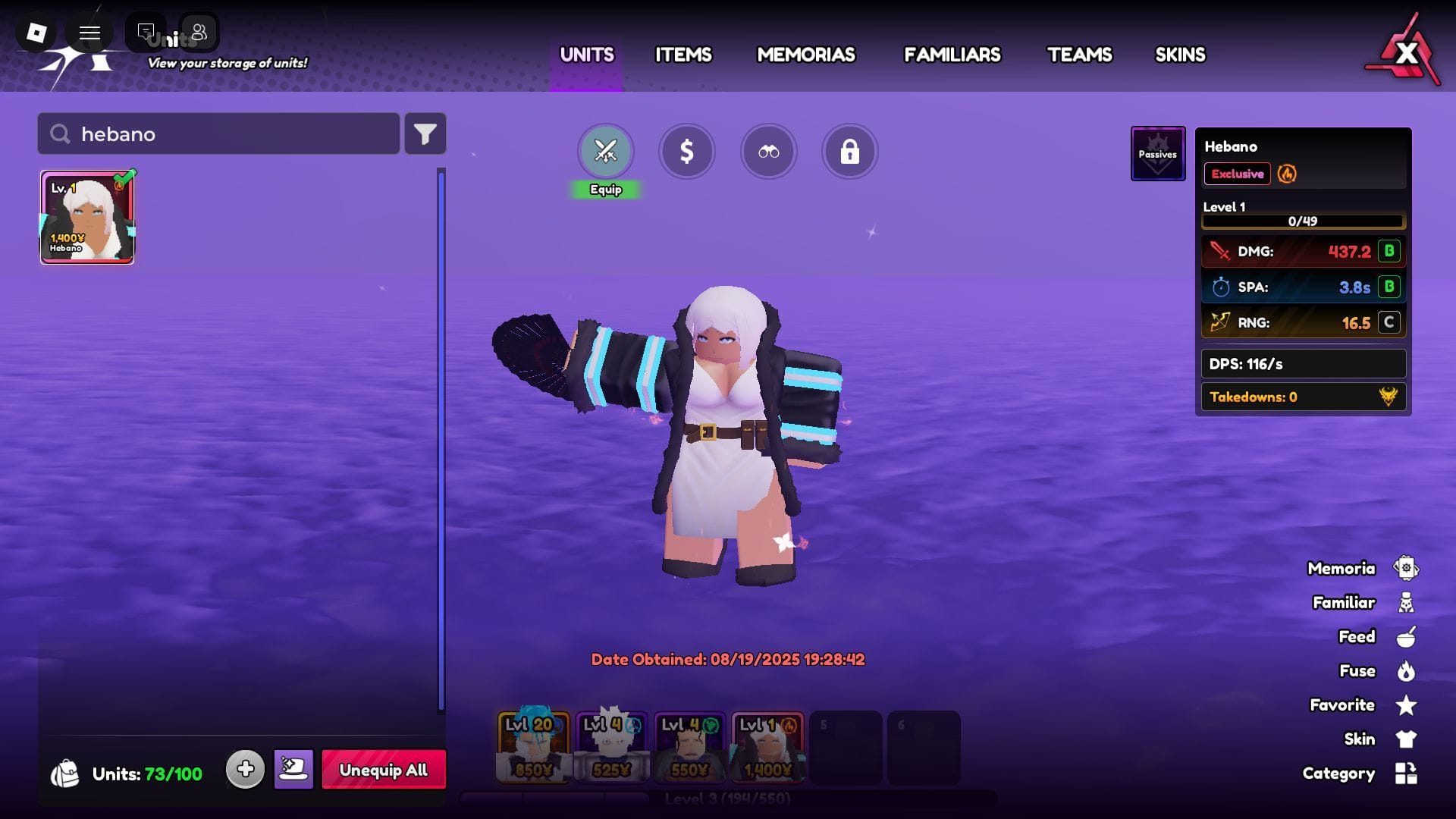Screen dimensions: 1456x819
Task: Click the Unequip All button
Action: pos(384,770)
